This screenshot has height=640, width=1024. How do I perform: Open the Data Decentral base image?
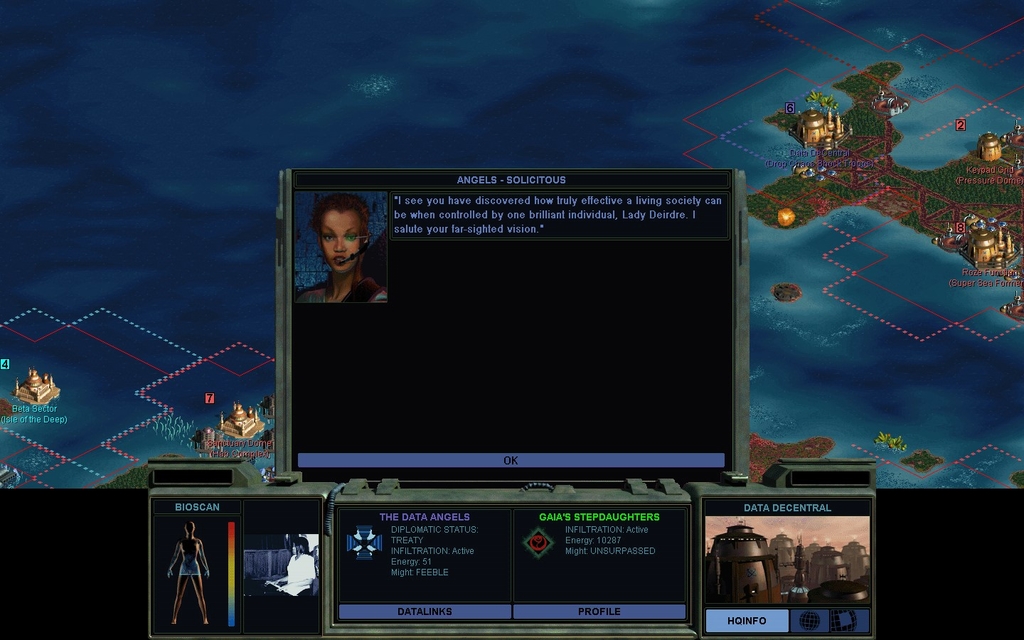787,560
